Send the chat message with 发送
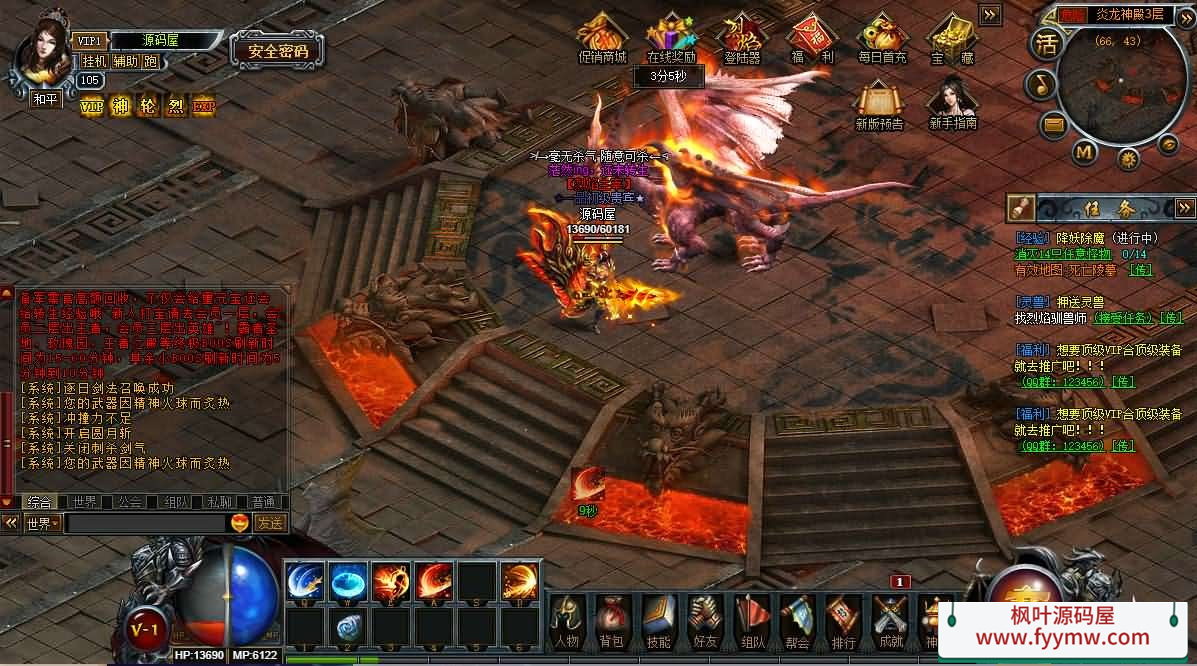 click(x=270, y=523)
